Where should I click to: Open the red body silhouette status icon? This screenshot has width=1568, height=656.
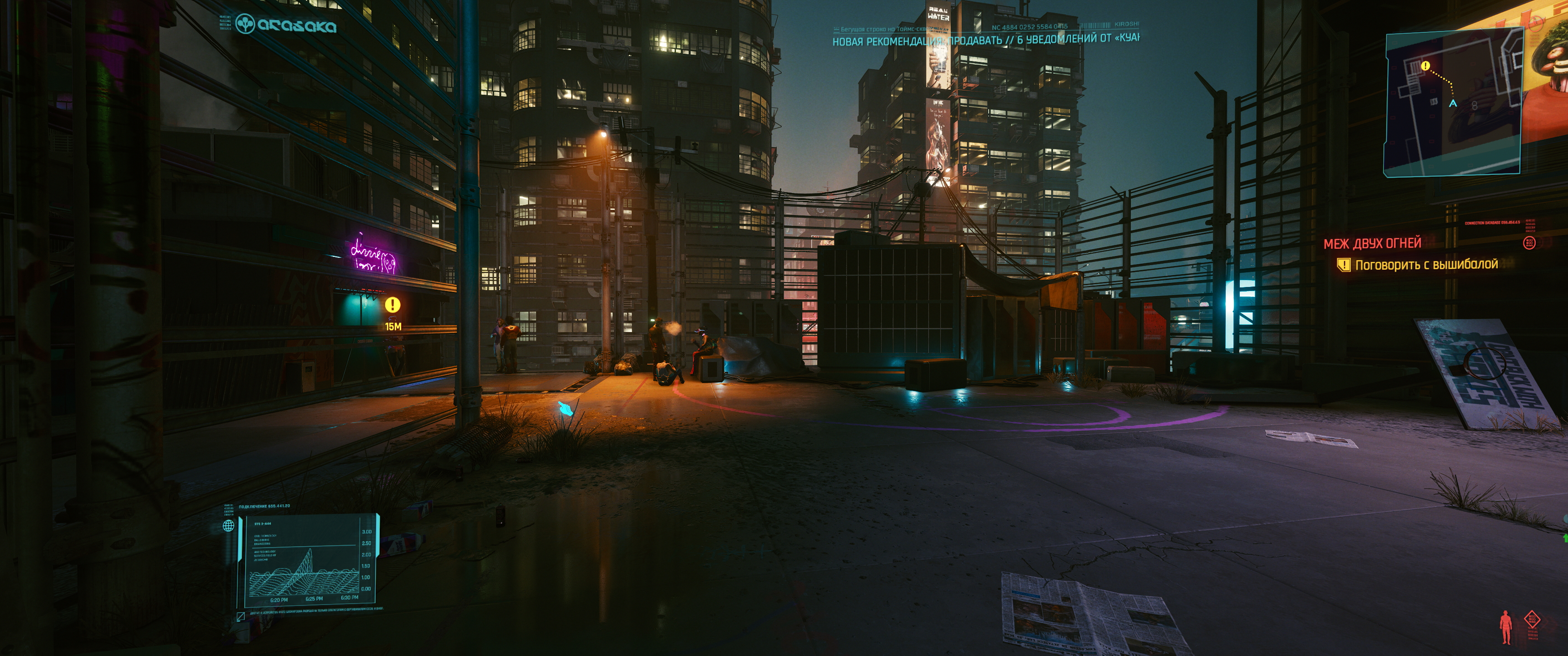tap(1506, 626)
